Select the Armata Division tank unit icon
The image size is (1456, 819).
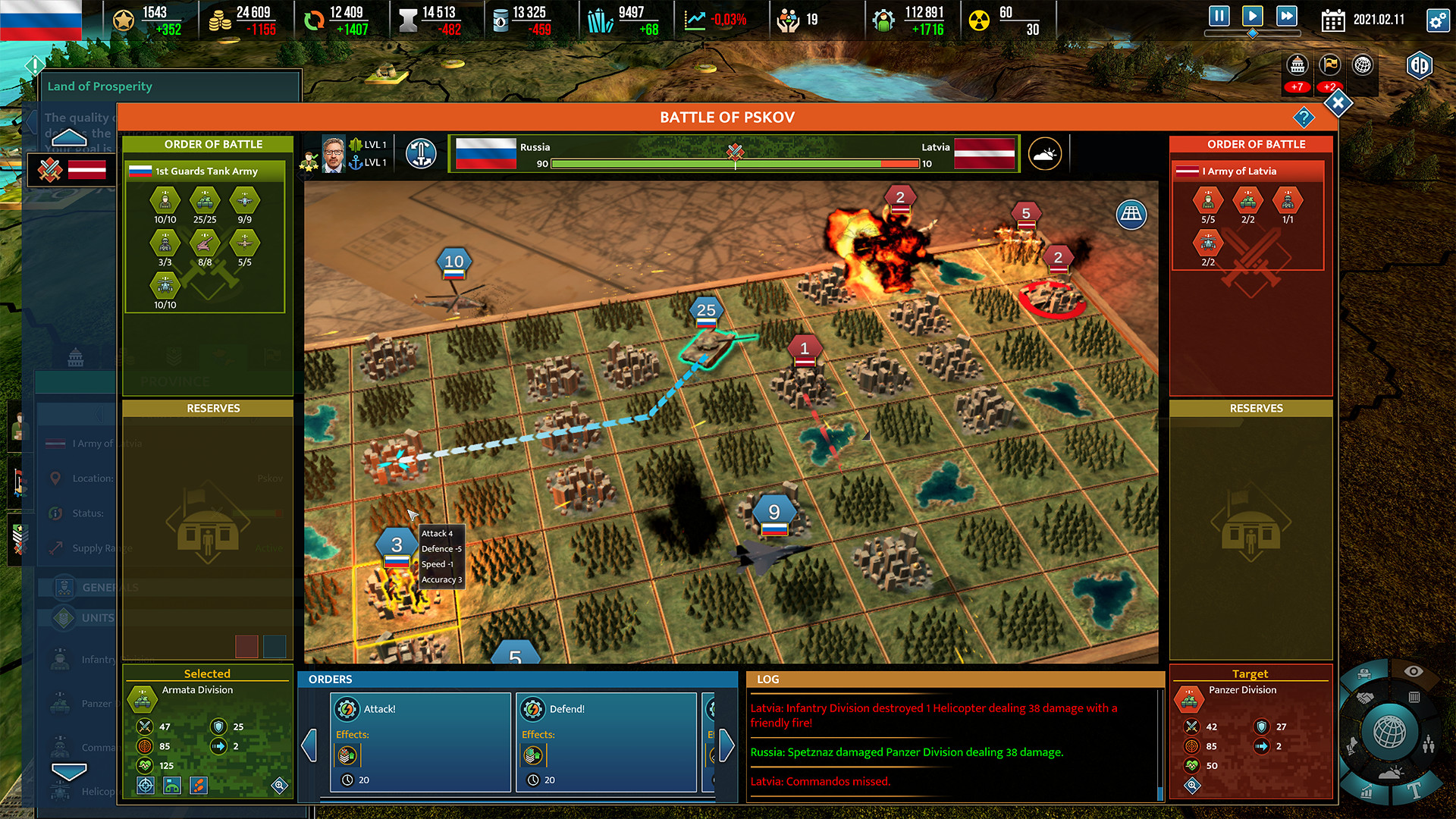click(x=143, y=699)
